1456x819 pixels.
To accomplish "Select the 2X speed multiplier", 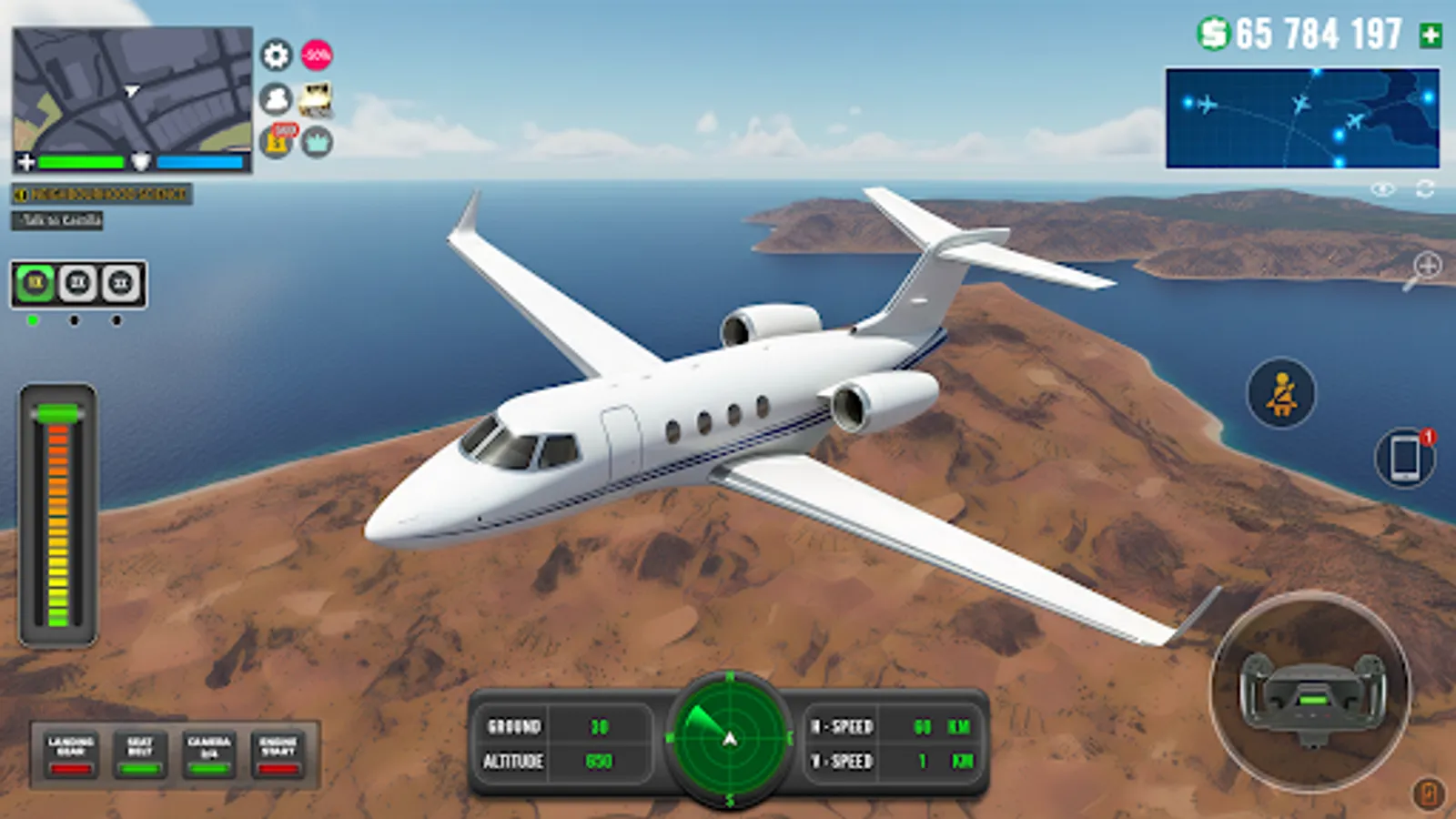I will [75, 283].
